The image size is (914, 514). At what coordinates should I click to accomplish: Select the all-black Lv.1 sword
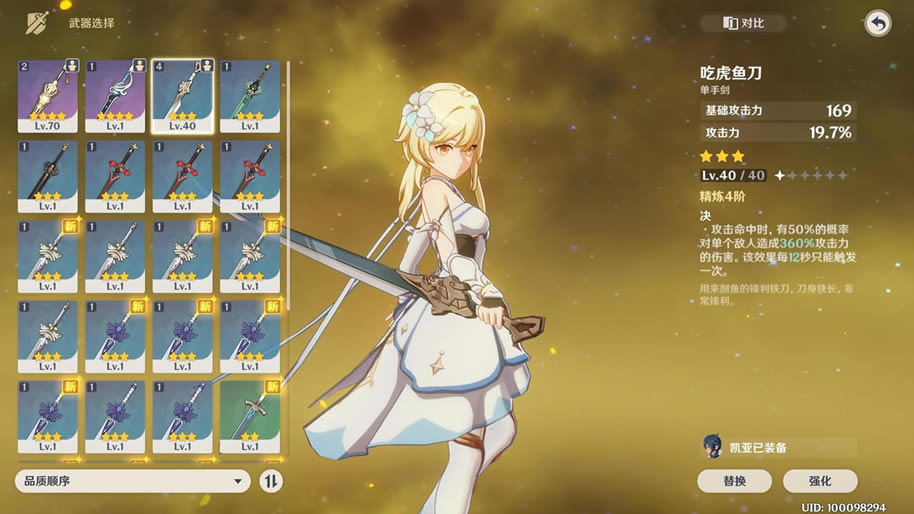[47, 175]
